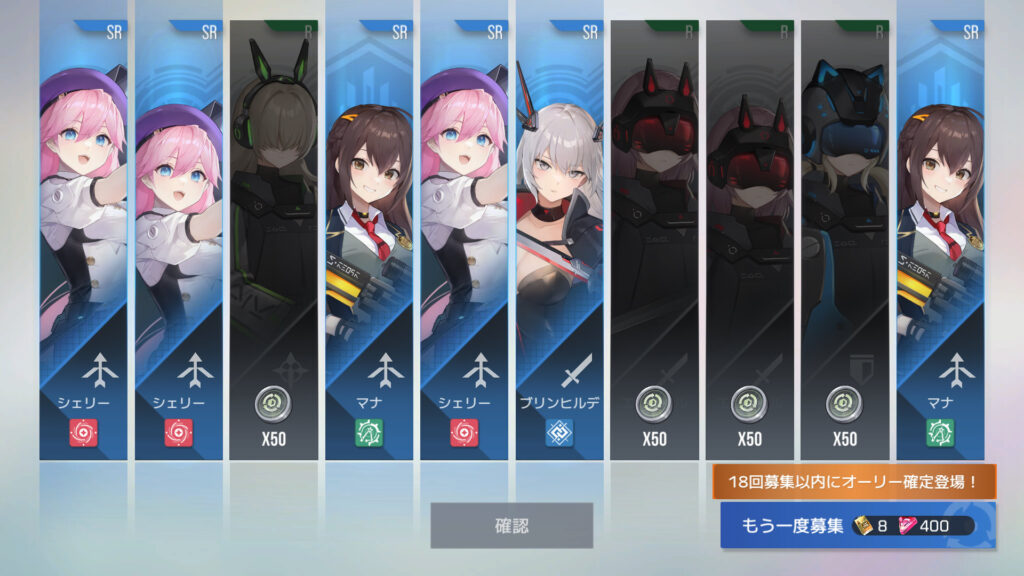1024x576 pixels.
Task: Recruit again with the もう一度募集 button
Action: [x=857, y=526]
